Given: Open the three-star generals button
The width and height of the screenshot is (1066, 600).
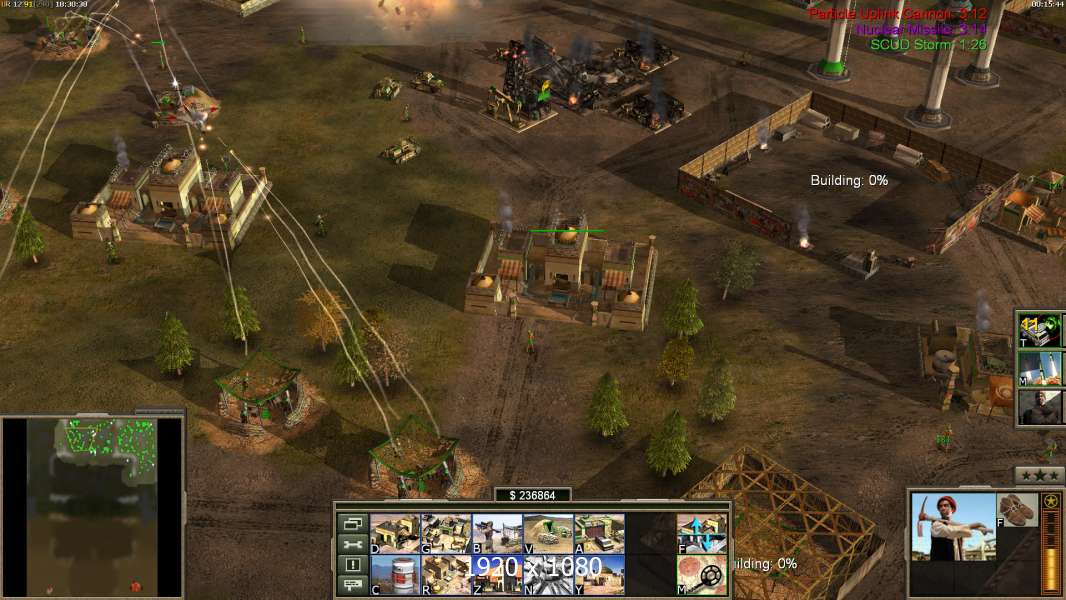Looking at the screenshot, I should (1039, 475).
